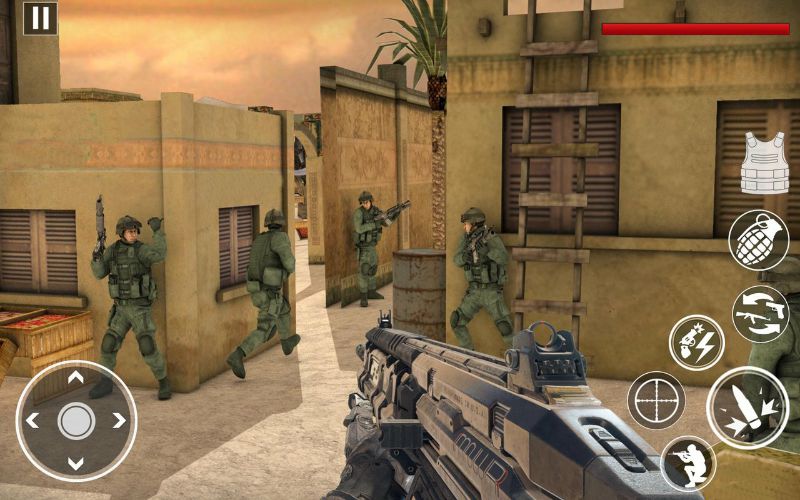
Task: Pause the game
Action: pos(40,18)
